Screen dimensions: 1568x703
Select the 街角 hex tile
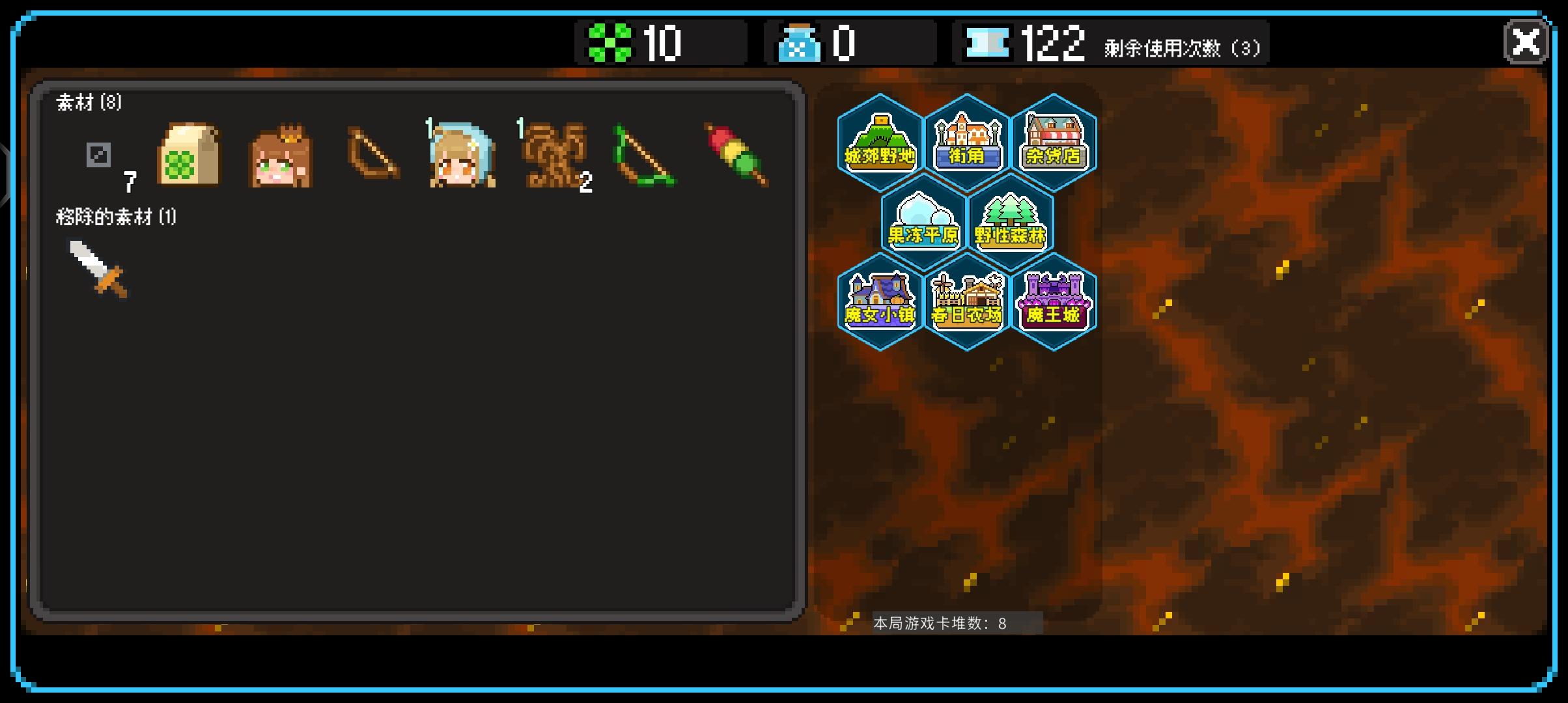pos(966,142)
